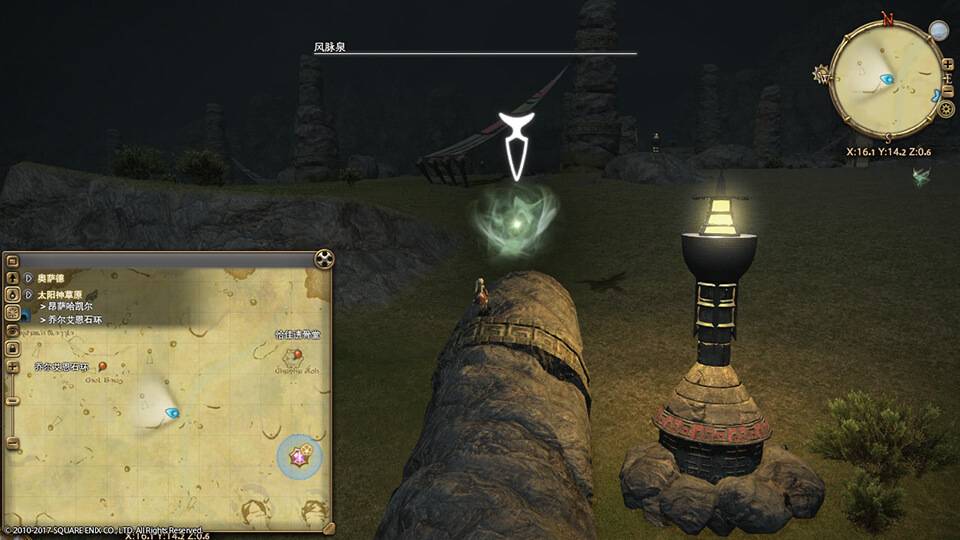This screenshot has width=960, height=540.
Task: Click the red marker near 恰佳诱骨堂
Action: [x=297, y=354]
